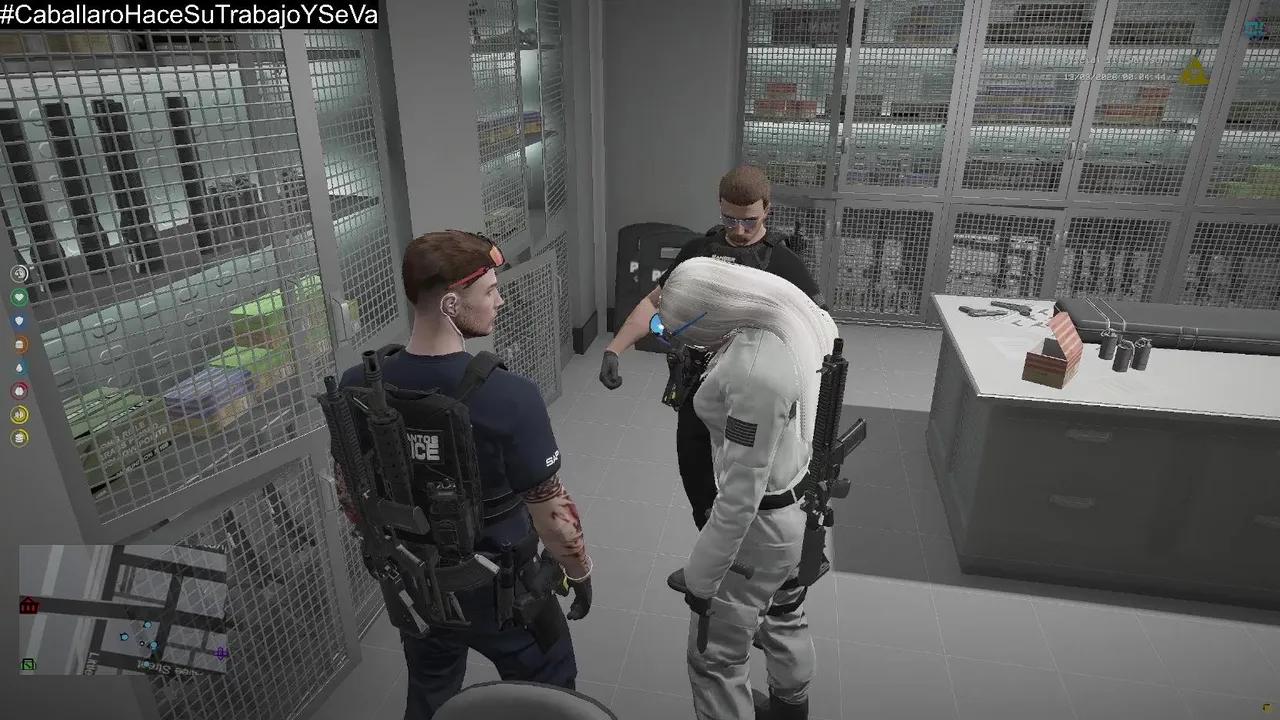Select the blue thirst water drop icon
This screenshot has height=720, width=1280.
[18, 368]
